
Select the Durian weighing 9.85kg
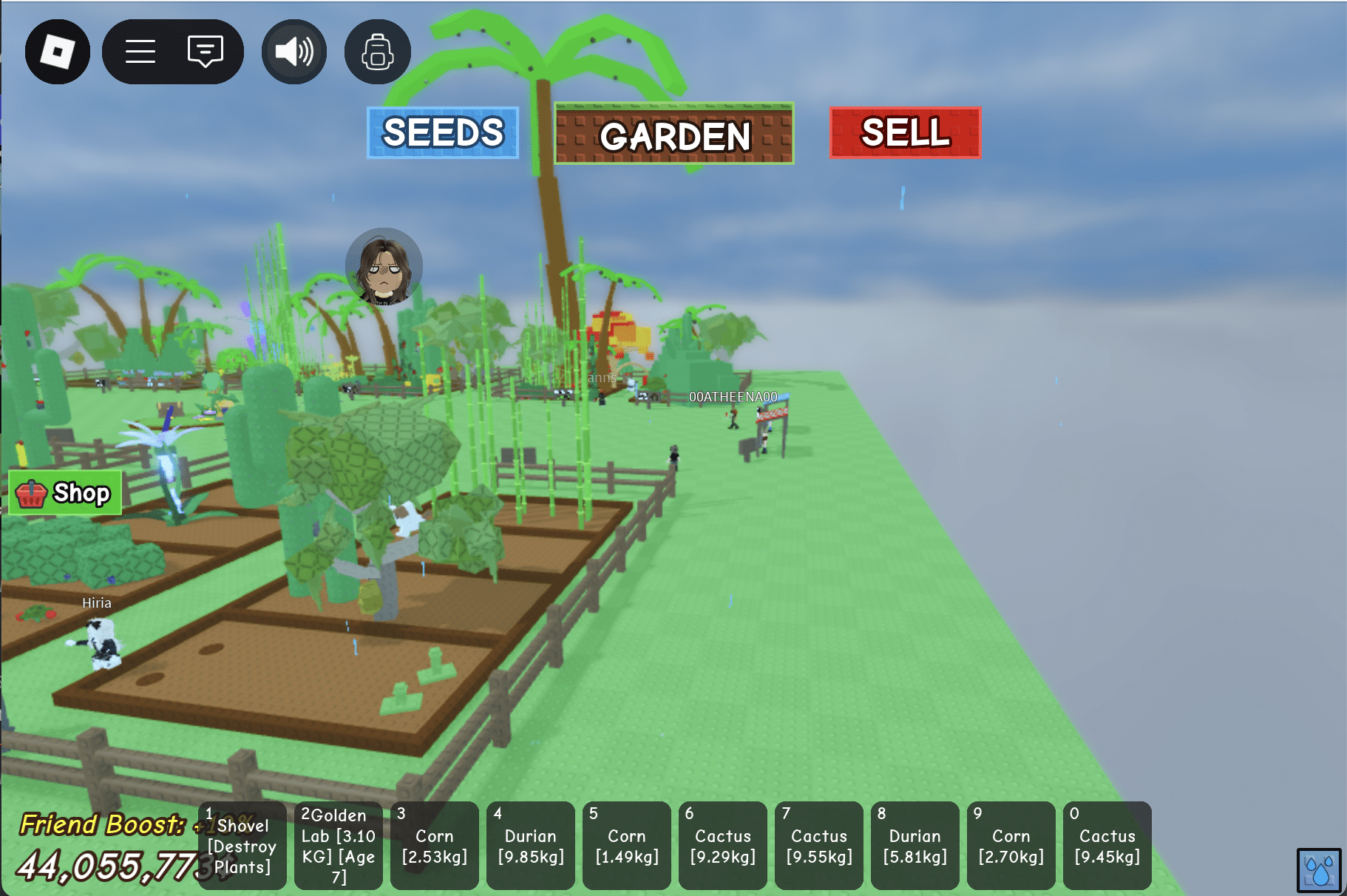pyautogui.click(x=531, y=844)
